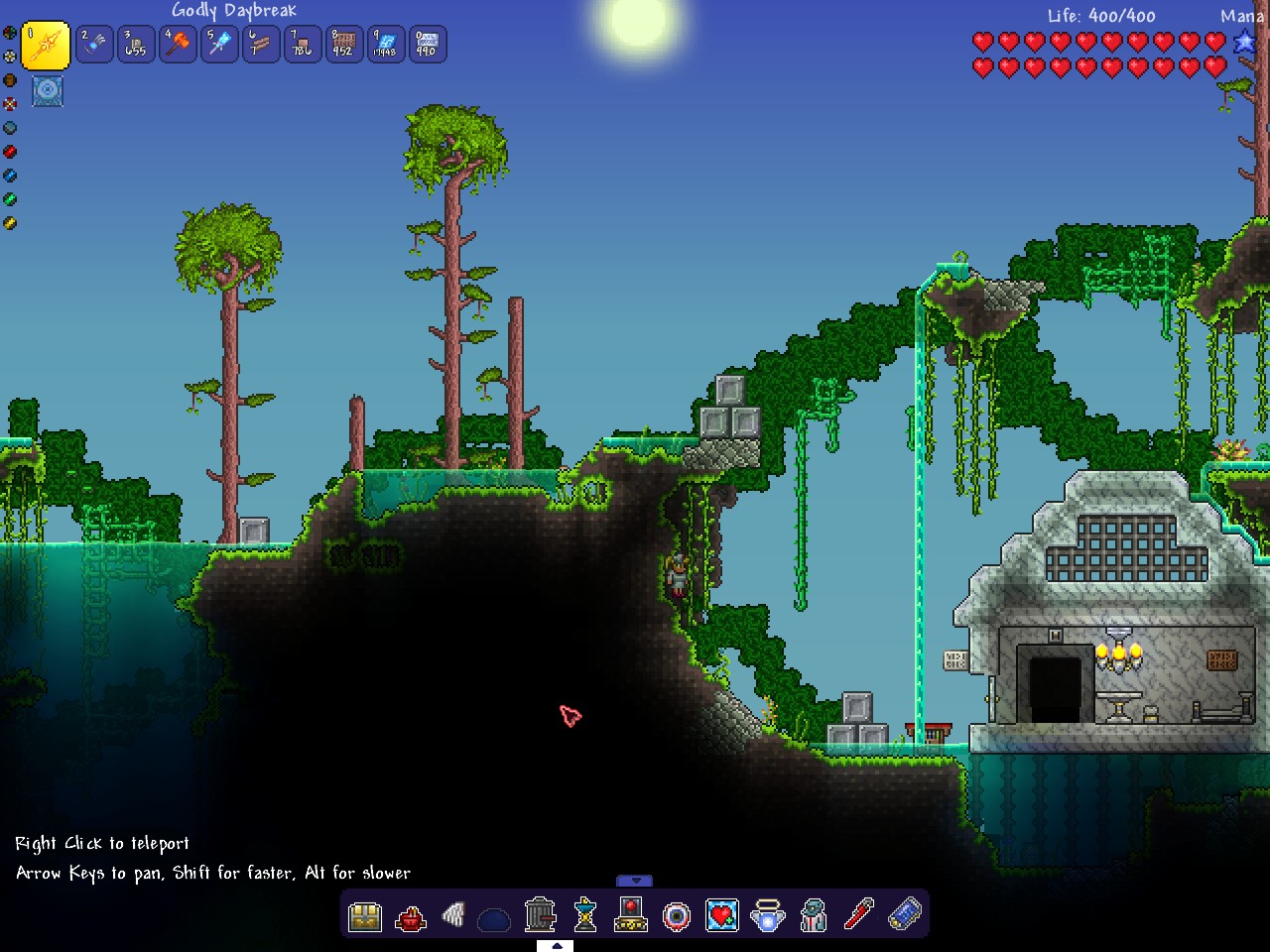Select the red wrench icon
The height and width of the screenshot is (952, 1270).
(858, 914)
